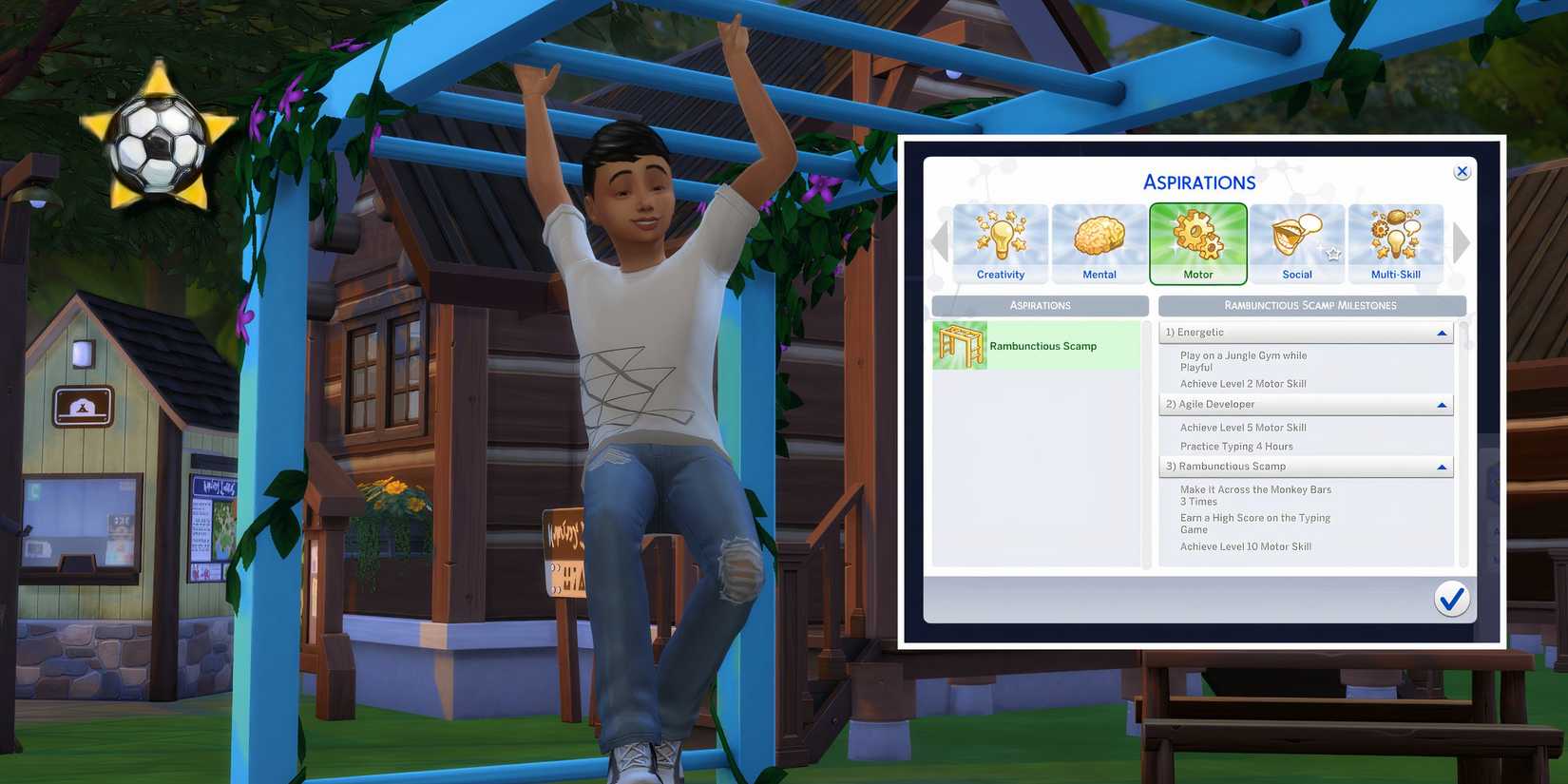
Task: Select the Social aspiration category icon
Action: pos(1297,242)
